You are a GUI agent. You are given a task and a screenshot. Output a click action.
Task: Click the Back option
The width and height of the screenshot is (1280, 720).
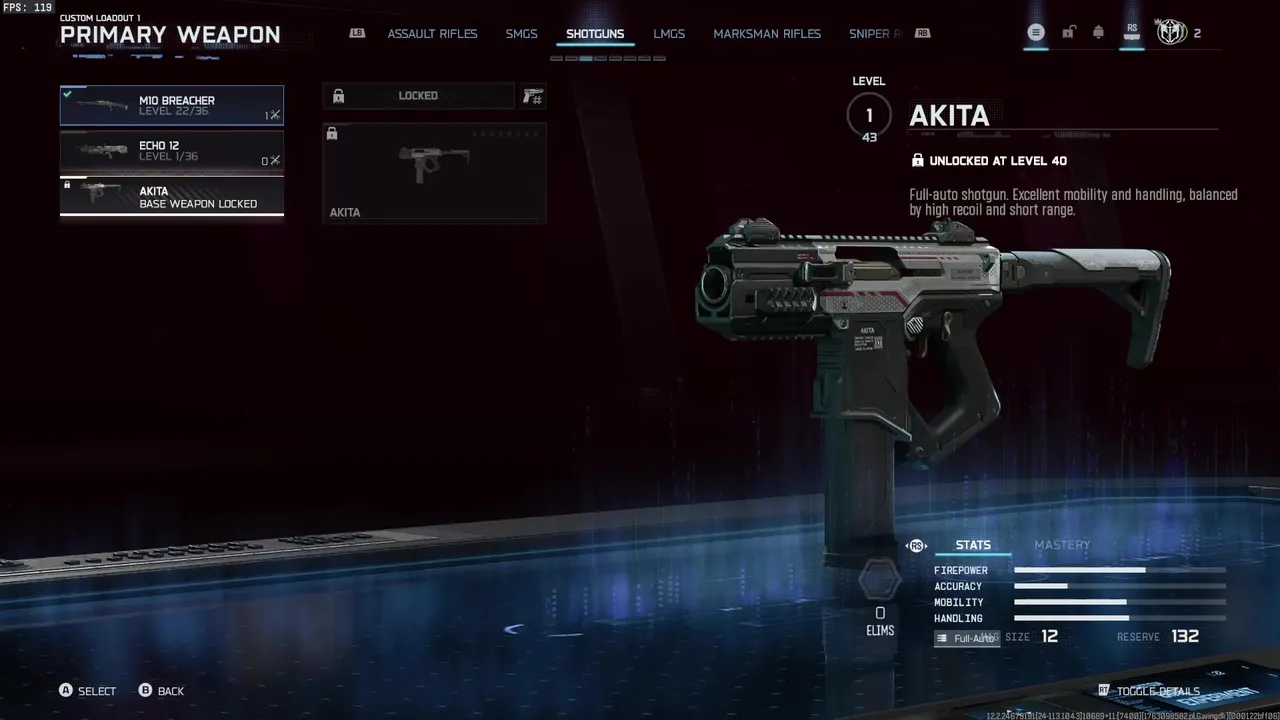(x=170, y=691)
